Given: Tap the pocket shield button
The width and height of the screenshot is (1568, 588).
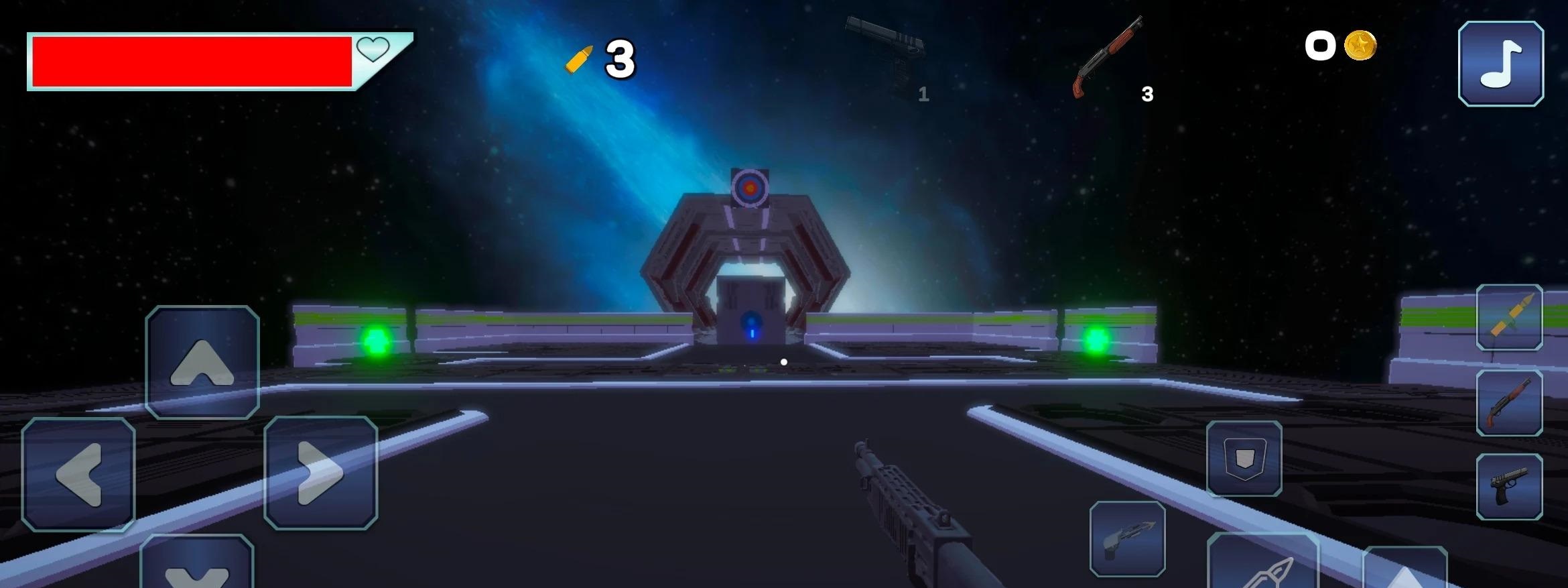Looking at the screenshot, I should pyautogui.click(x=1244, y=459).
